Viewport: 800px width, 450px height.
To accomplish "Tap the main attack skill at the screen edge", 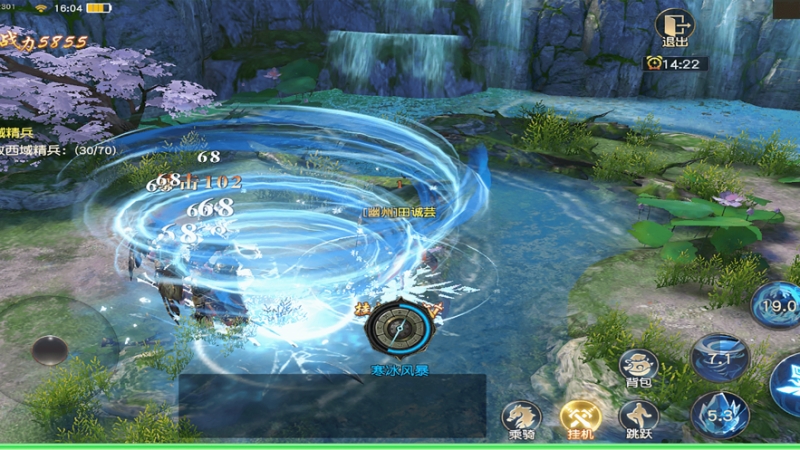I will [787, 385].
